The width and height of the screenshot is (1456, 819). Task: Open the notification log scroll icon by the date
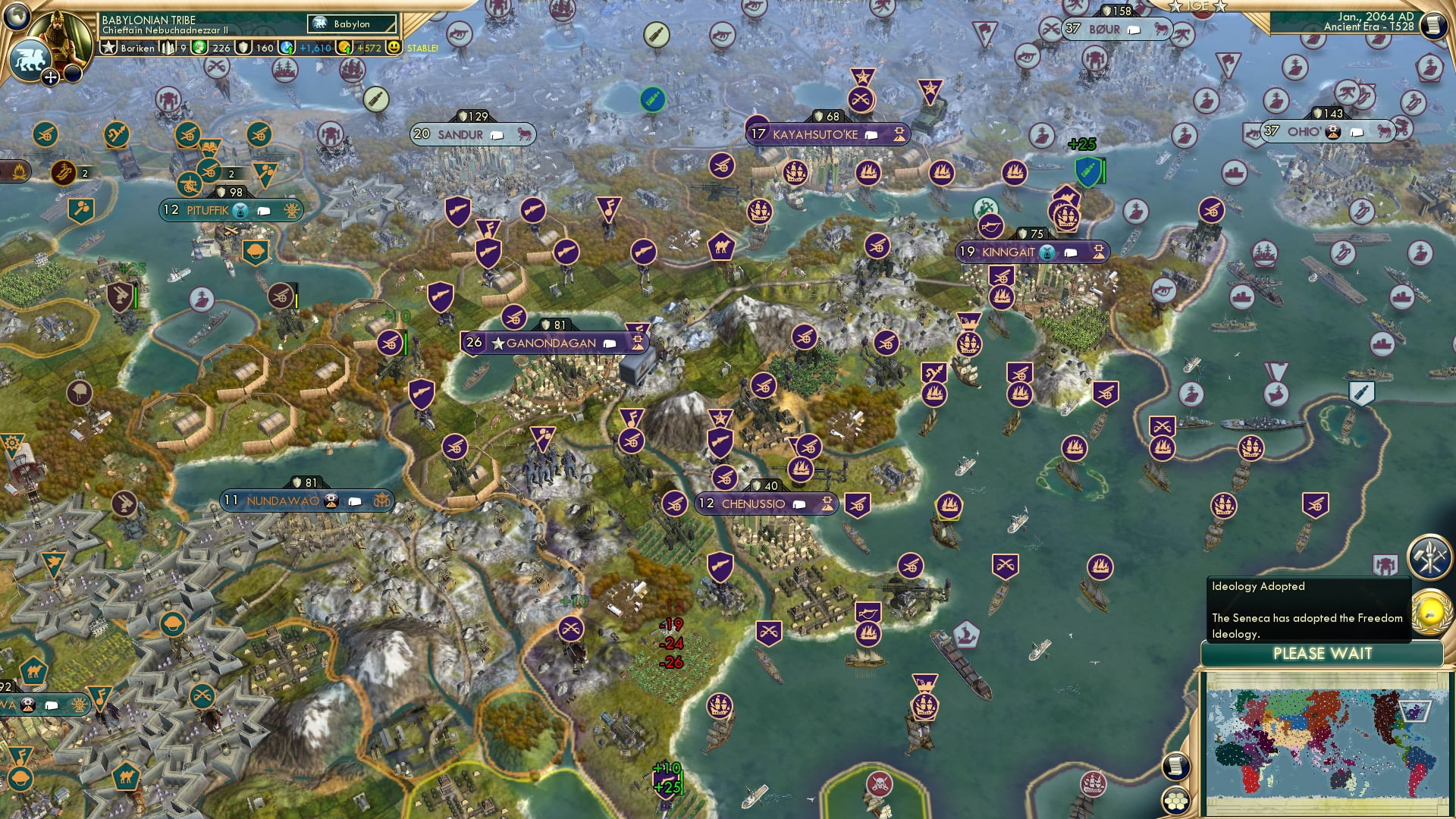click(1436, 24)
